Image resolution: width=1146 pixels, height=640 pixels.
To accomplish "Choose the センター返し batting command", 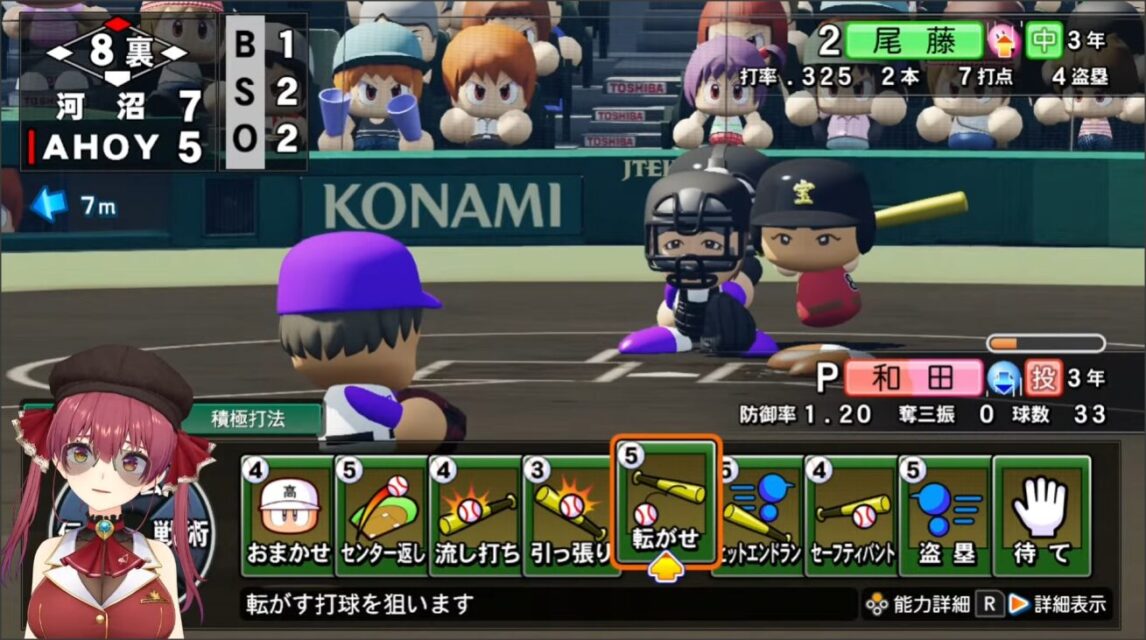I will 382,515.
